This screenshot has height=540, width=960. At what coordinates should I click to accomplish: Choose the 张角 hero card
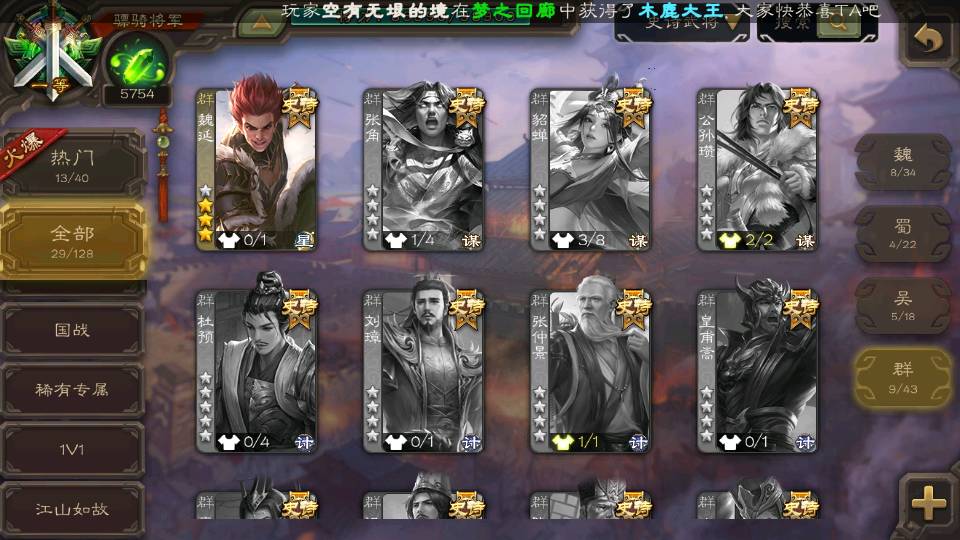tap(423, 167)
